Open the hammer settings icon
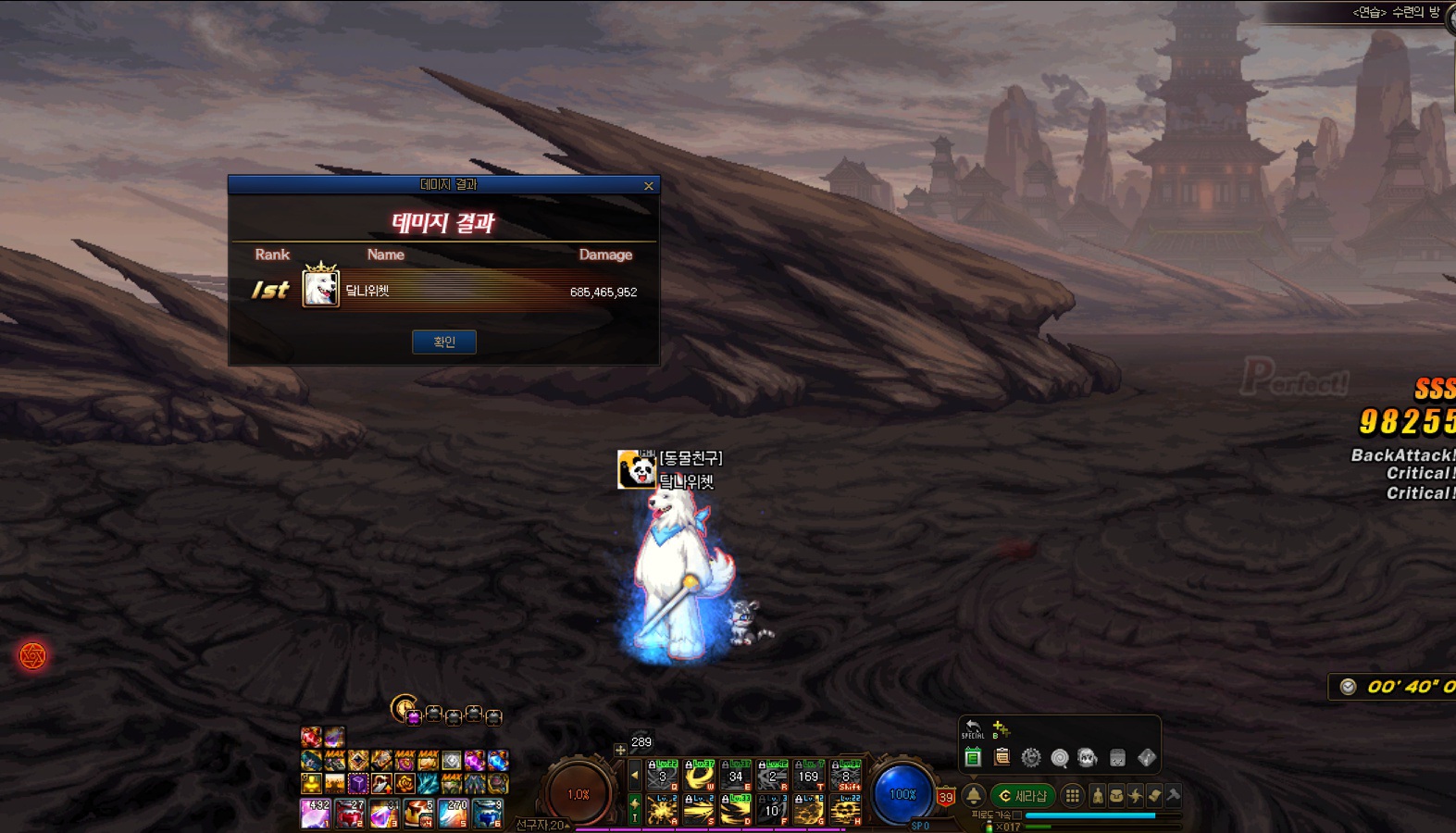This screenshot has width=1456, height=833. click(1174, 796)
